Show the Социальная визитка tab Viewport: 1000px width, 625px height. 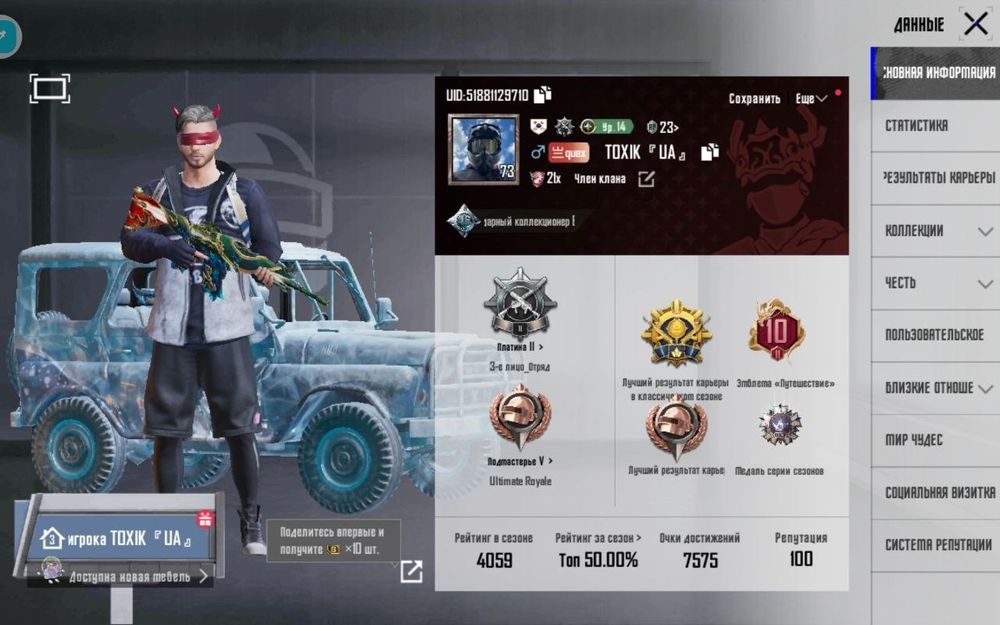coord(938,493)
